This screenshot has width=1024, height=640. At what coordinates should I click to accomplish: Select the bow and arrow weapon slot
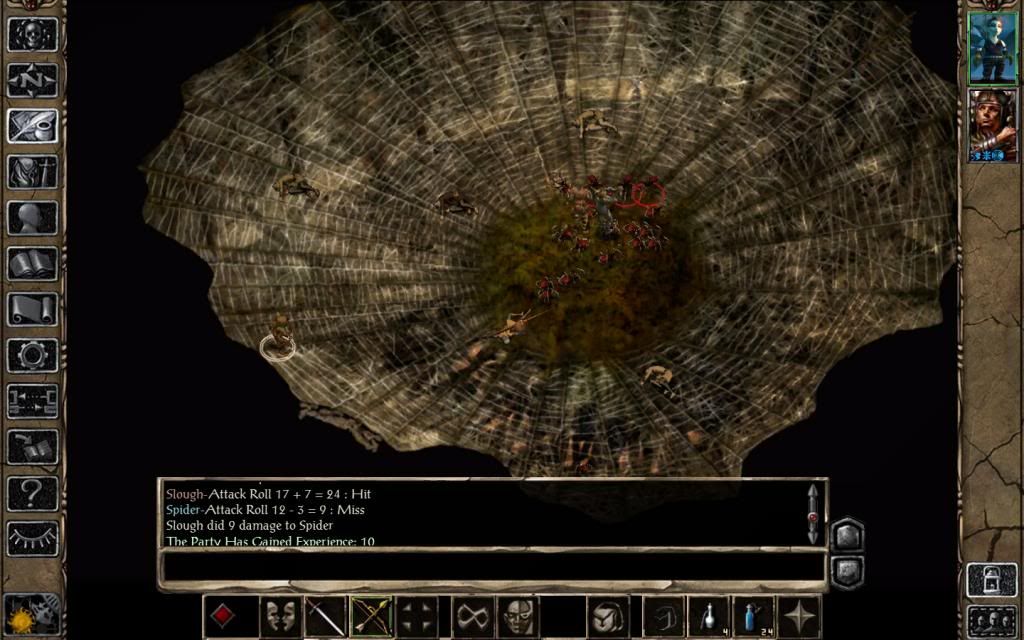(371, 616)
